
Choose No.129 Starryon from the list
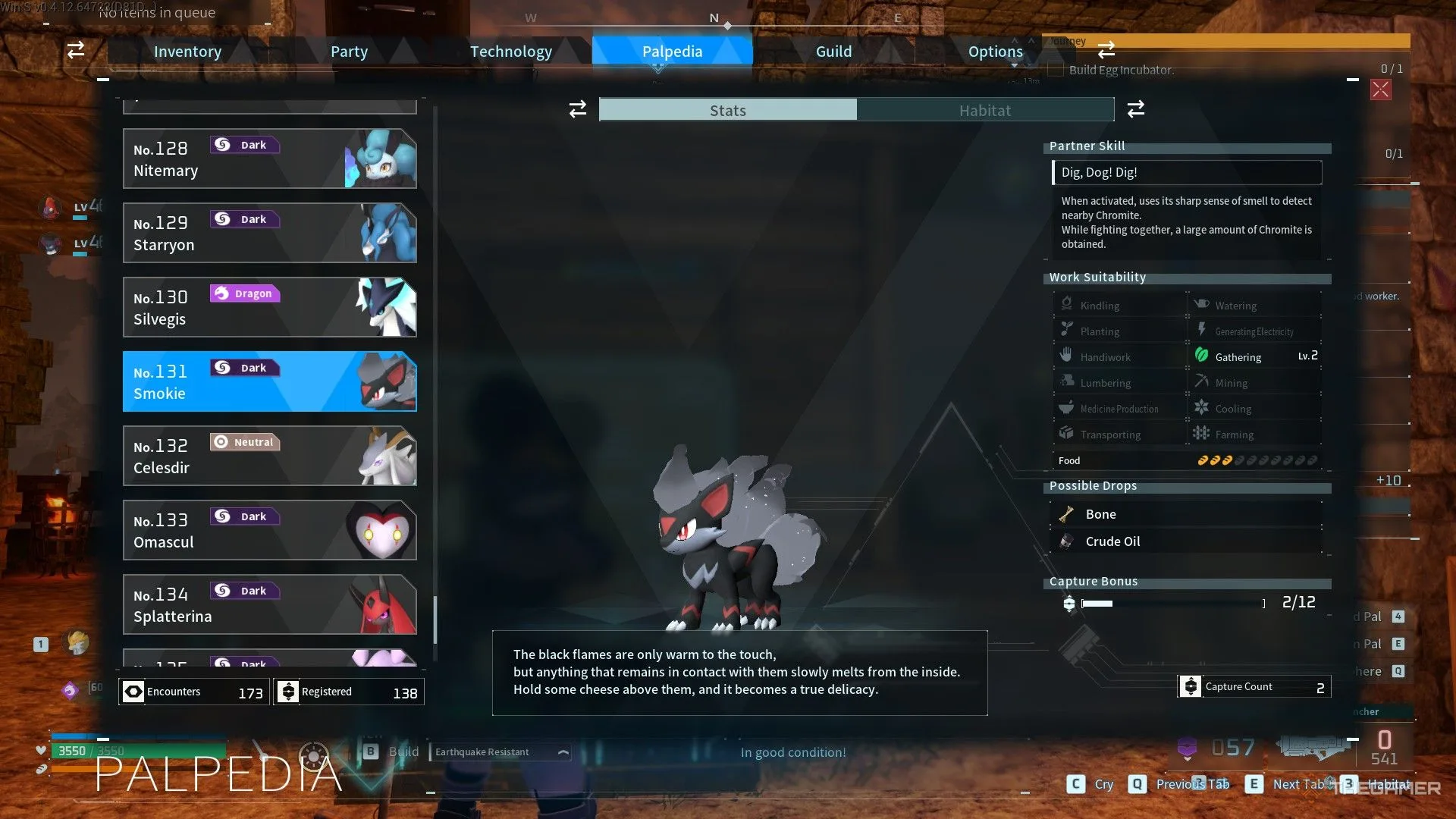pyautogui.click(x=269, y=233)
